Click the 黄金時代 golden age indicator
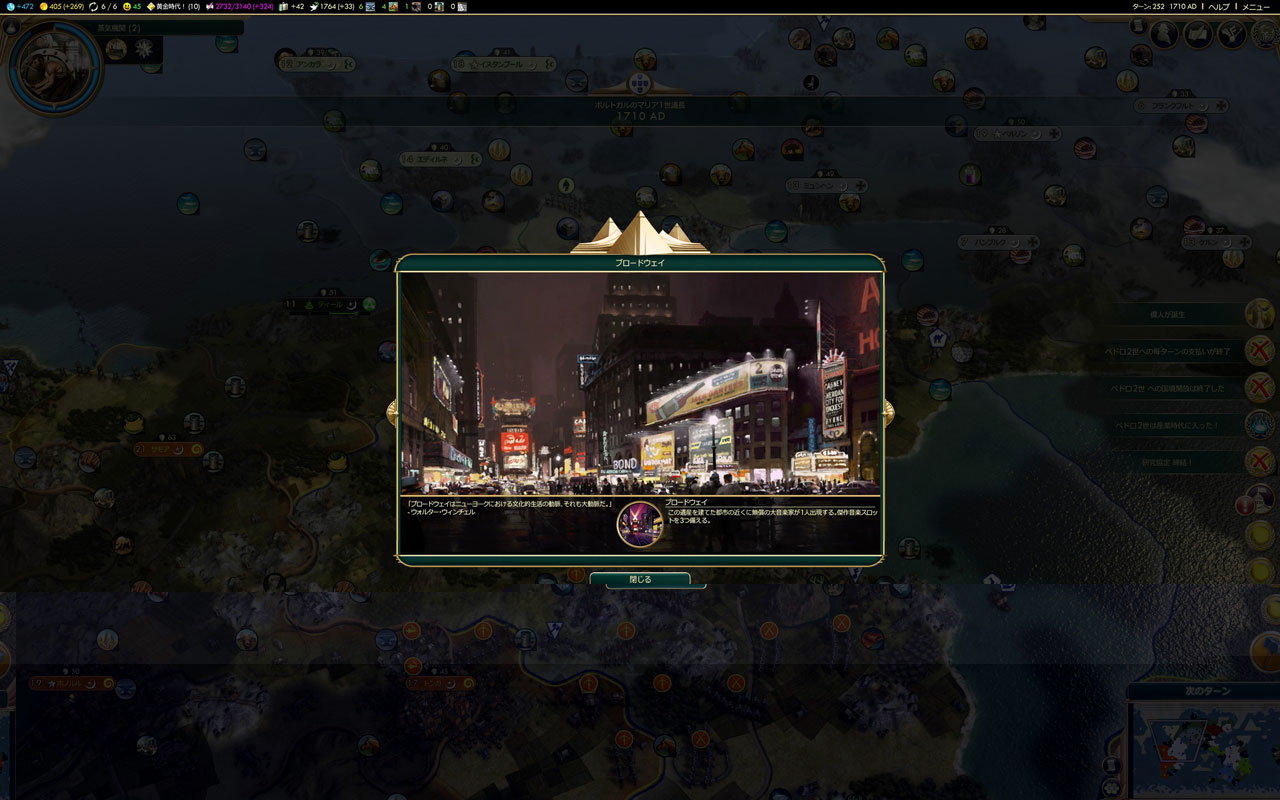 point(174,7)
